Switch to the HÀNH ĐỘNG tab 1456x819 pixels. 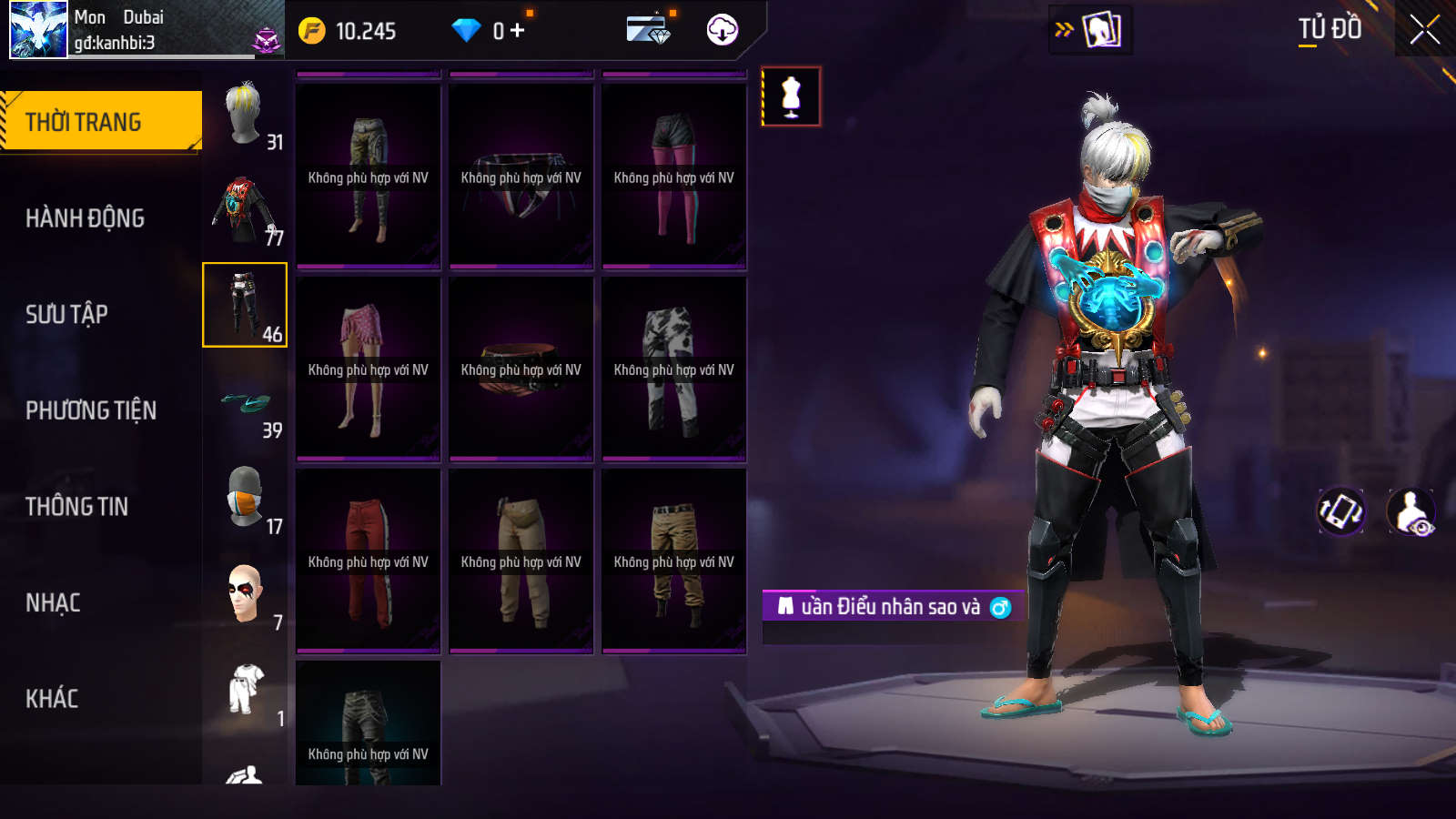[85, 218]
